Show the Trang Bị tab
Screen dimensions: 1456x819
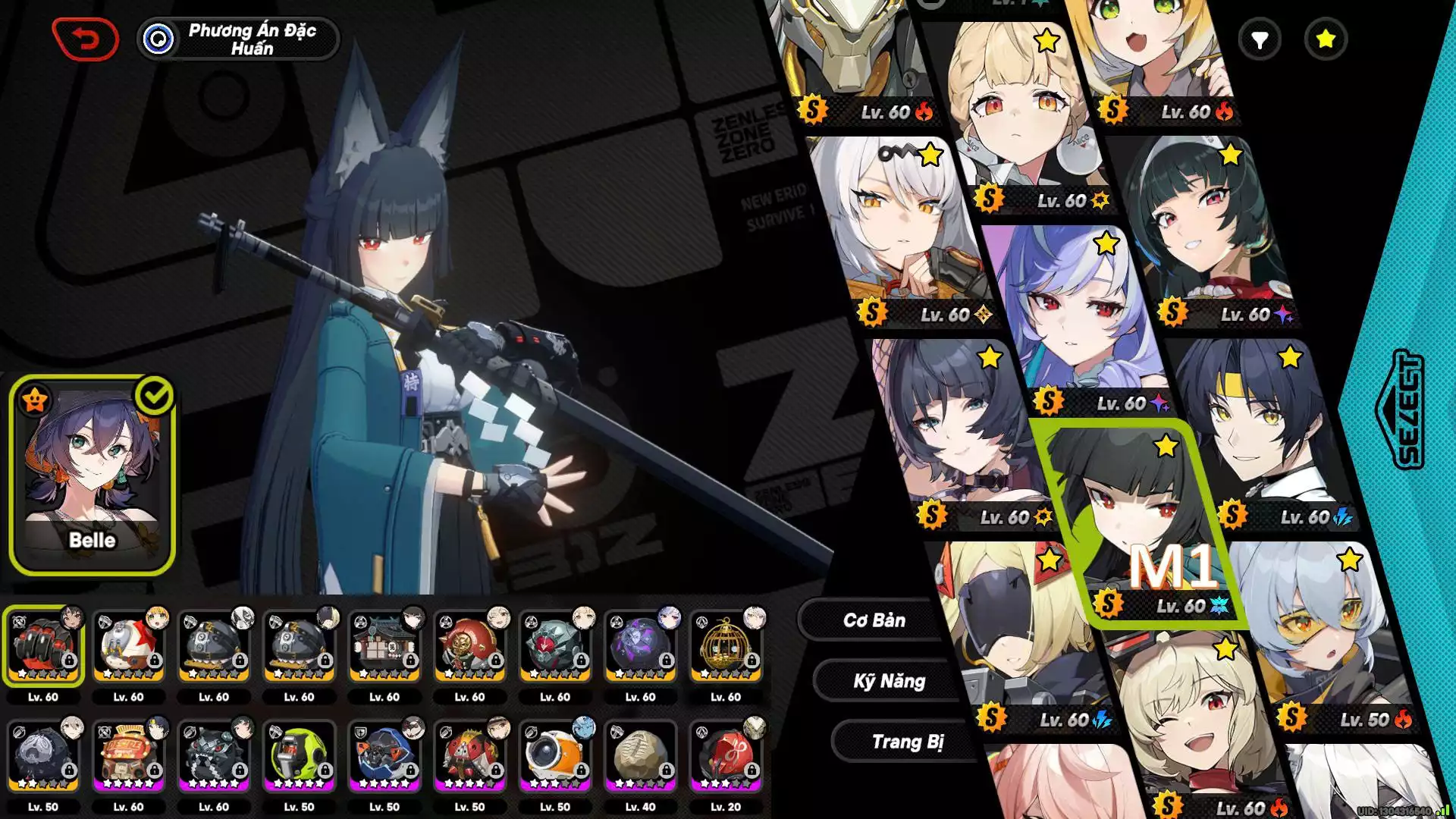[x=907, y=742]
